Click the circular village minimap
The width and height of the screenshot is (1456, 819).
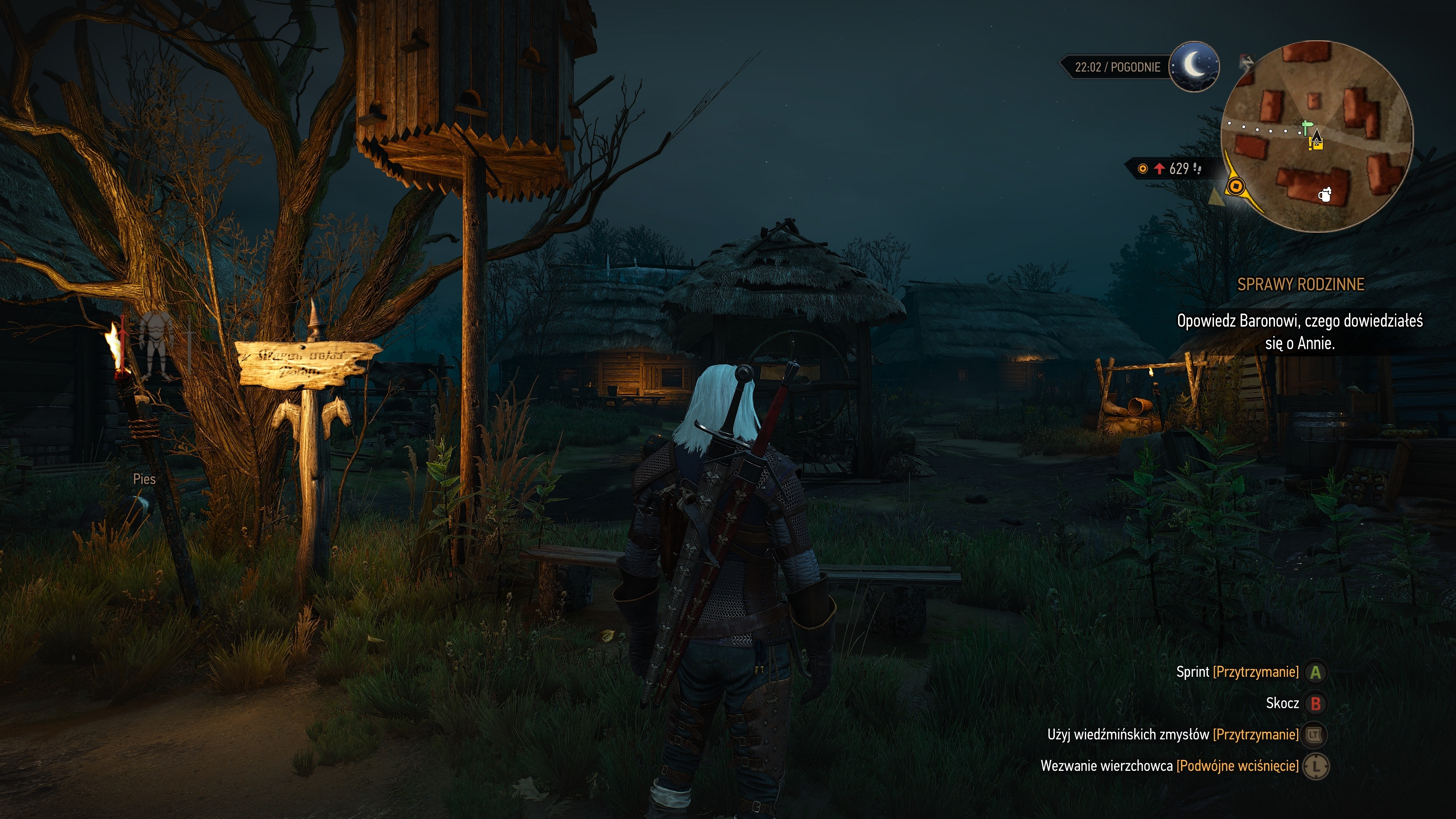coord(1316,136)
